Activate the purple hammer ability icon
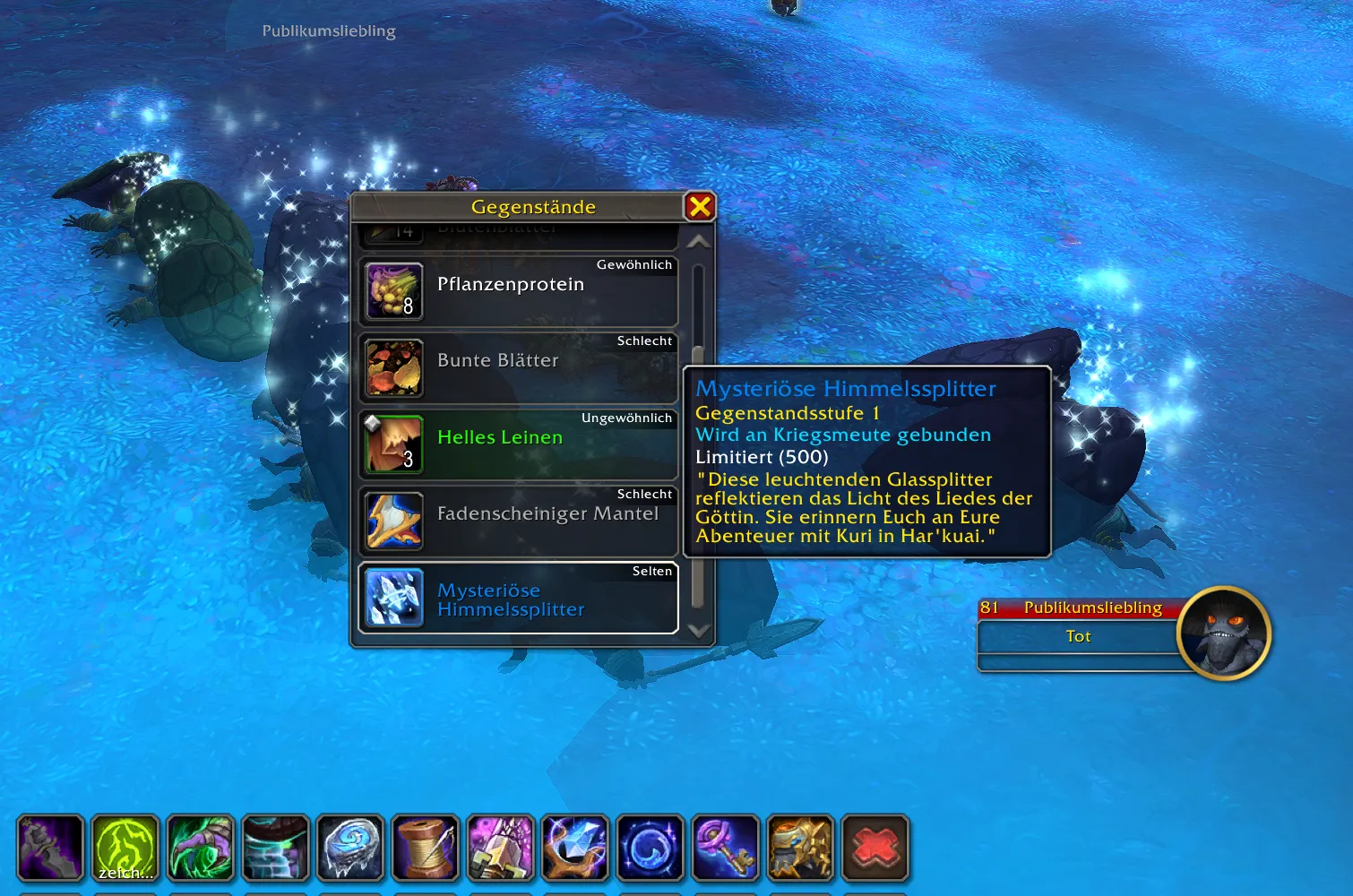This screenshot has width=1353, height=896. point(500,848)
